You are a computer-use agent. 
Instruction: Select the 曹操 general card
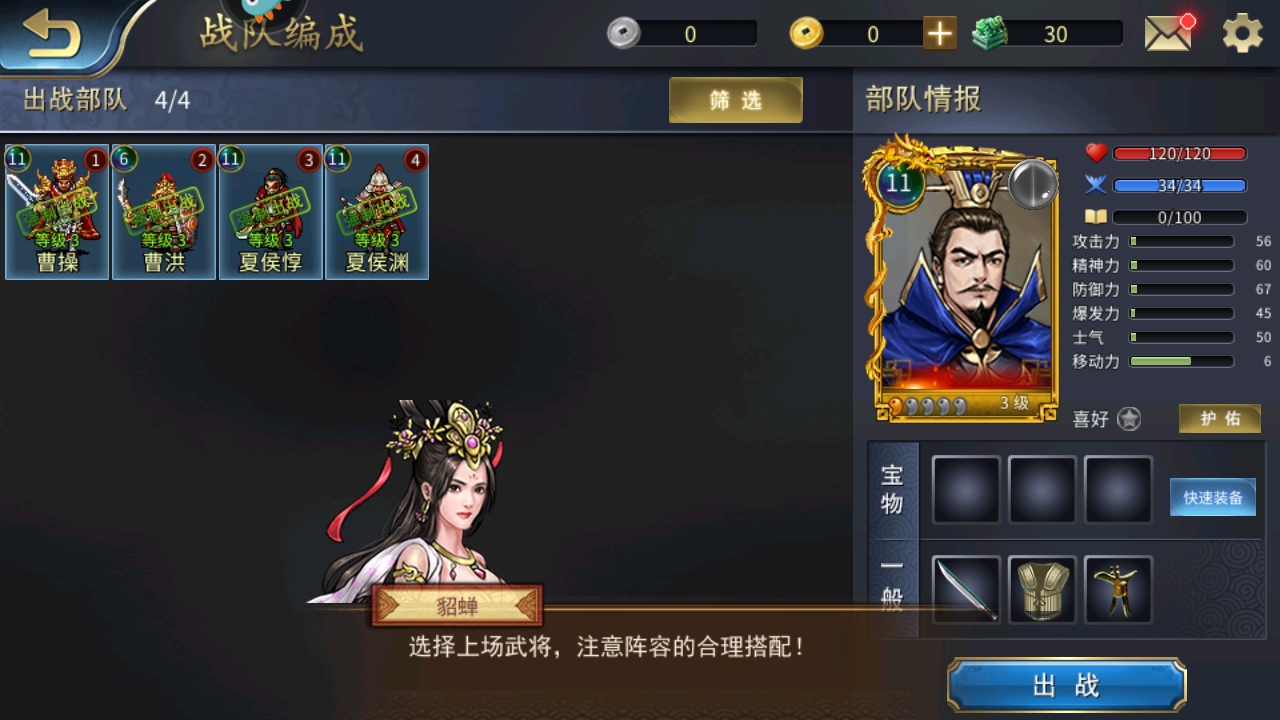[57, 212]
